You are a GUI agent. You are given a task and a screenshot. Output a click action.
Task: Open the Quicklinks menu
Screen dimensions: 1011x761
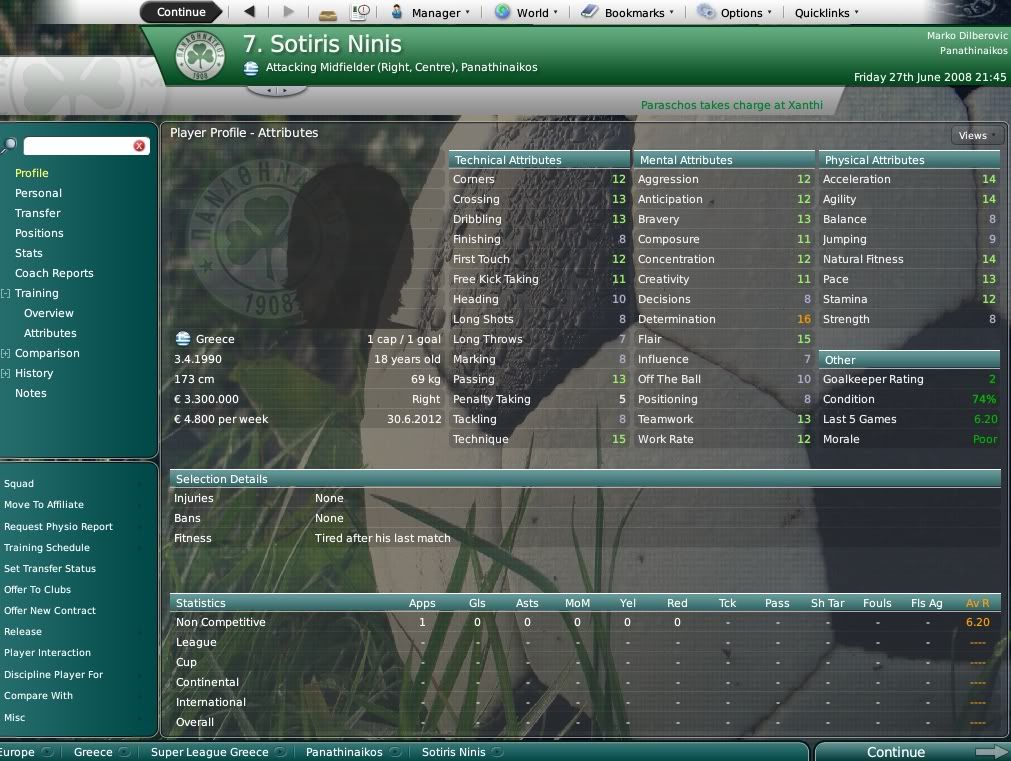[x=826, y=13]
